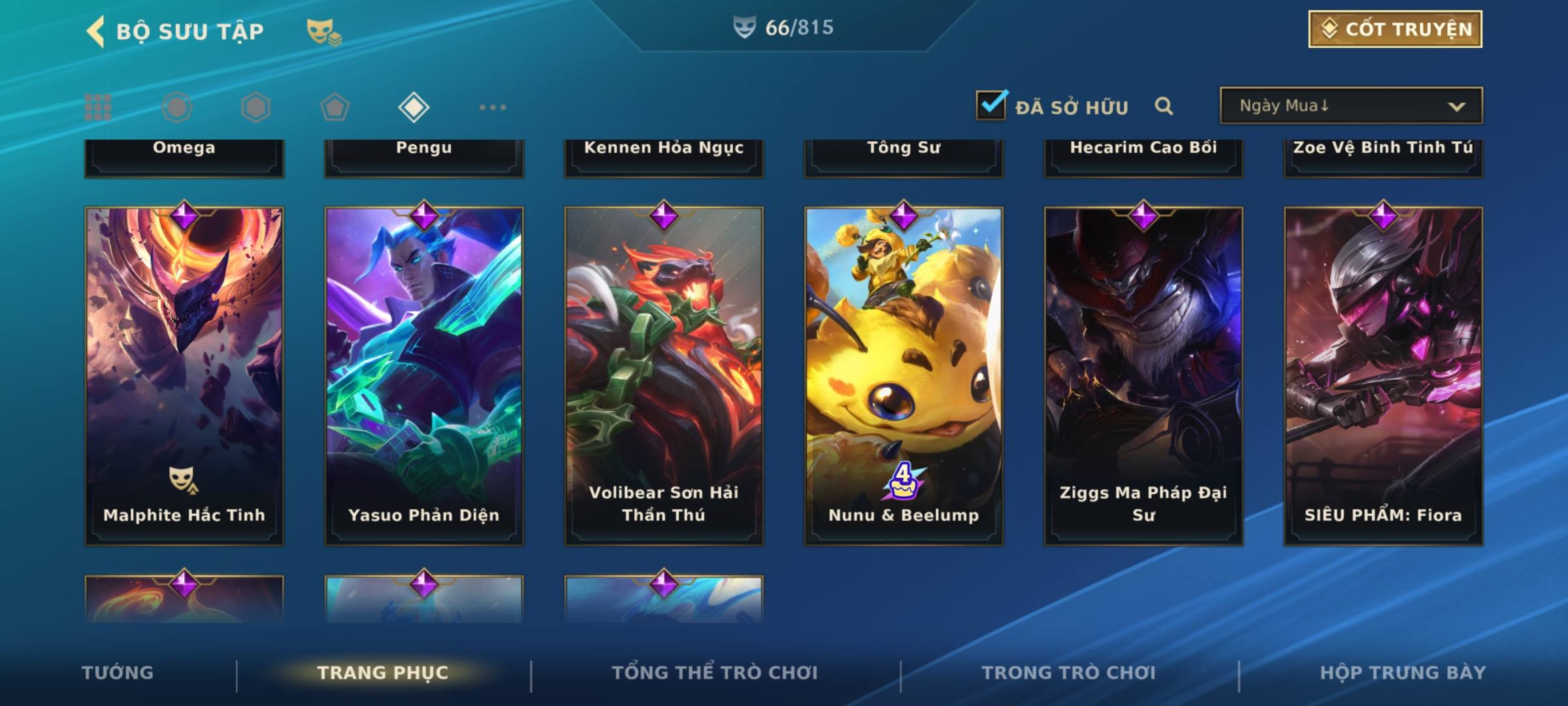Click the gold mask icon beside title
1568x706 pixels.
[x=323, y=31]
